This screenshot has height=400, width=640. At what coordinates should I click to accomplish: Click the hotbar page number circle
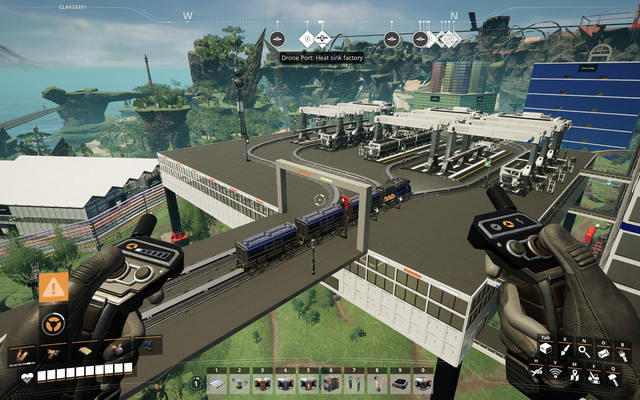[196, 384]
